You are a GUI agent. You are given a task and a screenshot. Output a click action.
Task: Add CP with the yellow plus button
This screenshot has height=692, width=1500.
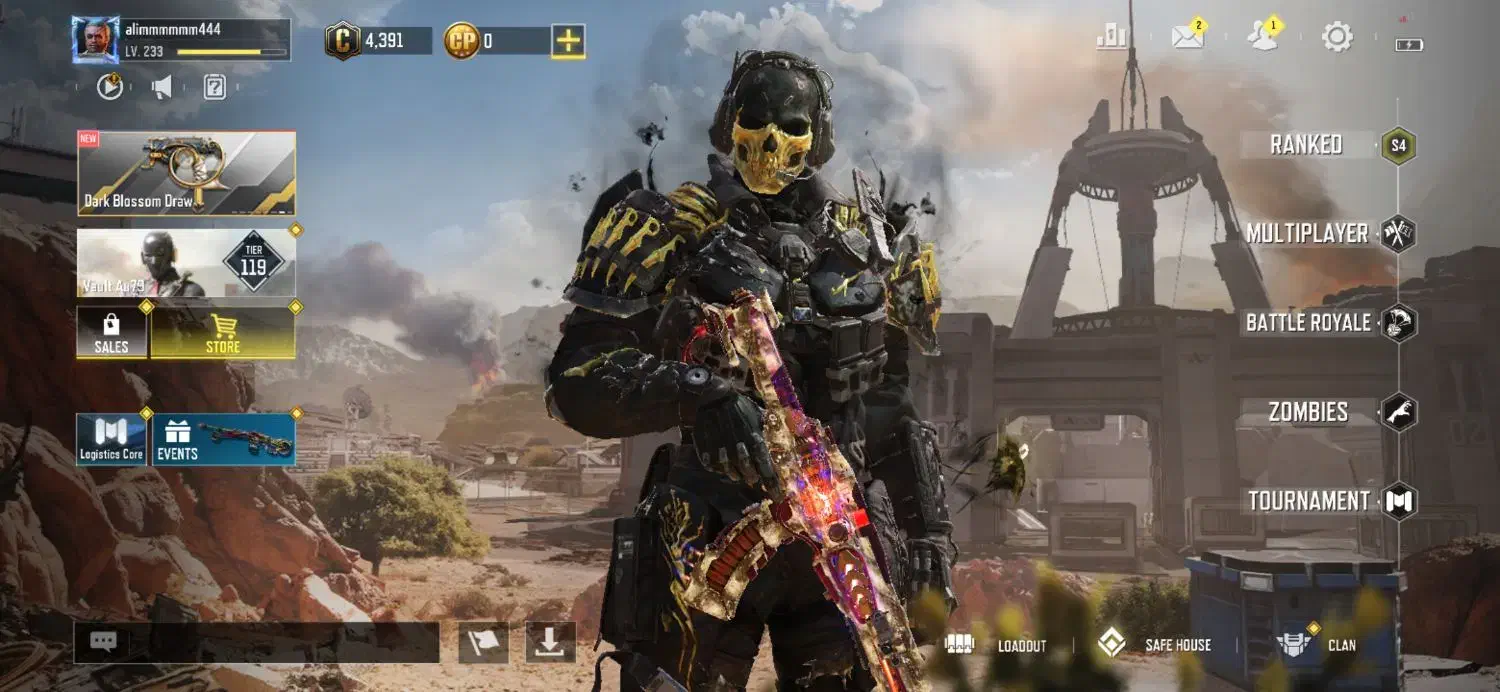tap(568, 41)
